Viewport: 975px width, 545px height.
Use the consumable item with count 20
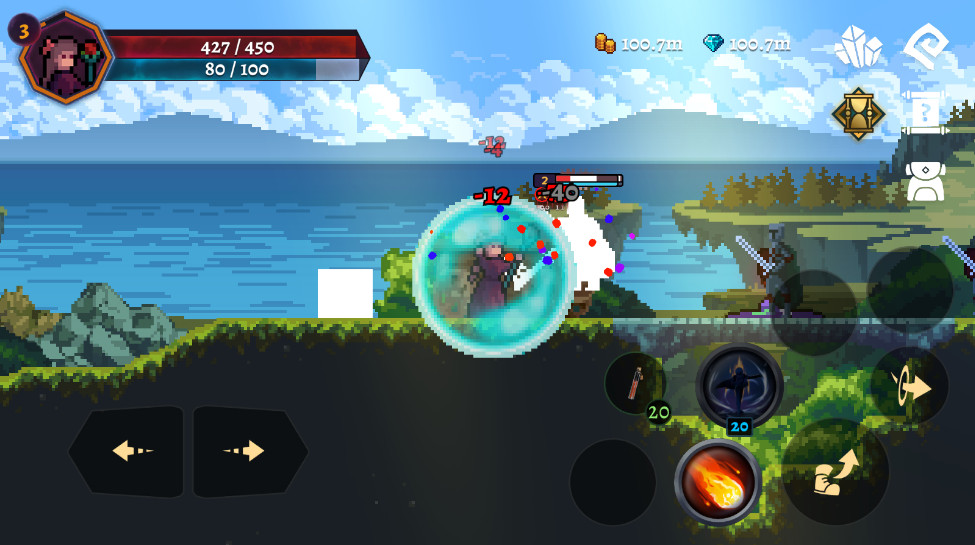tap(635, 384)
